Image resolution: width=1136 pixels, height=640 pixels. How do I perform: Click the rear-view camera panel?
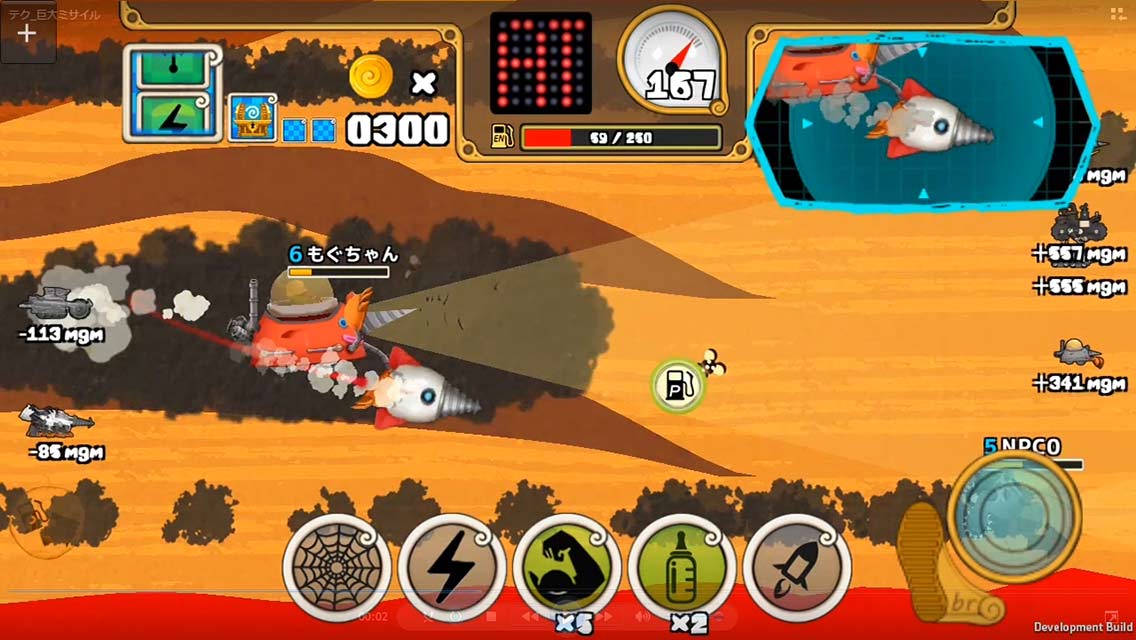click(924, 121)
